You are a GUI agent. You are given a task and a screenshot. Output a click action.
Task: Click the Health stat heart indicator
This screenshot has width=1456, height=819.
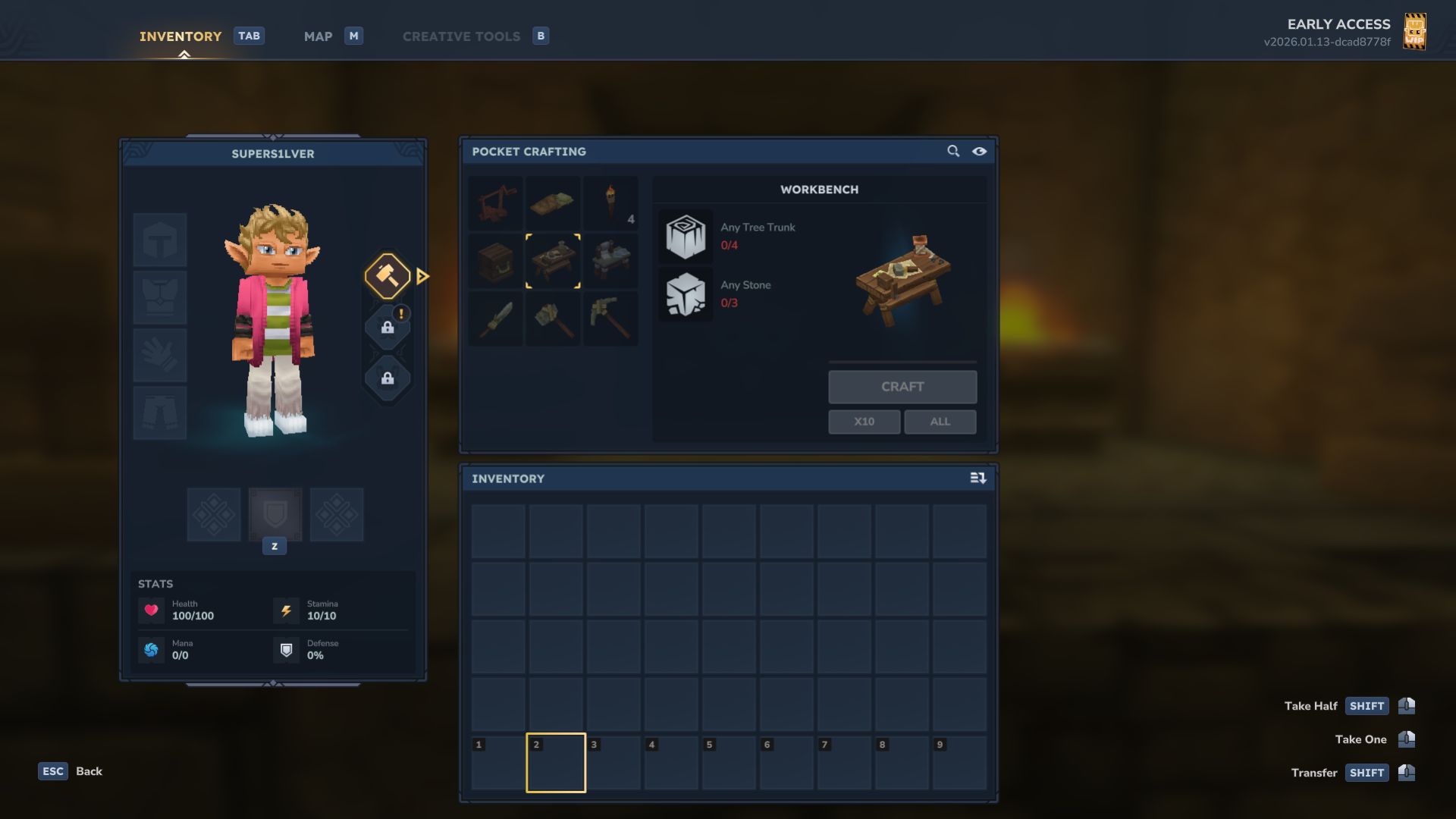[x=152, y=610]
